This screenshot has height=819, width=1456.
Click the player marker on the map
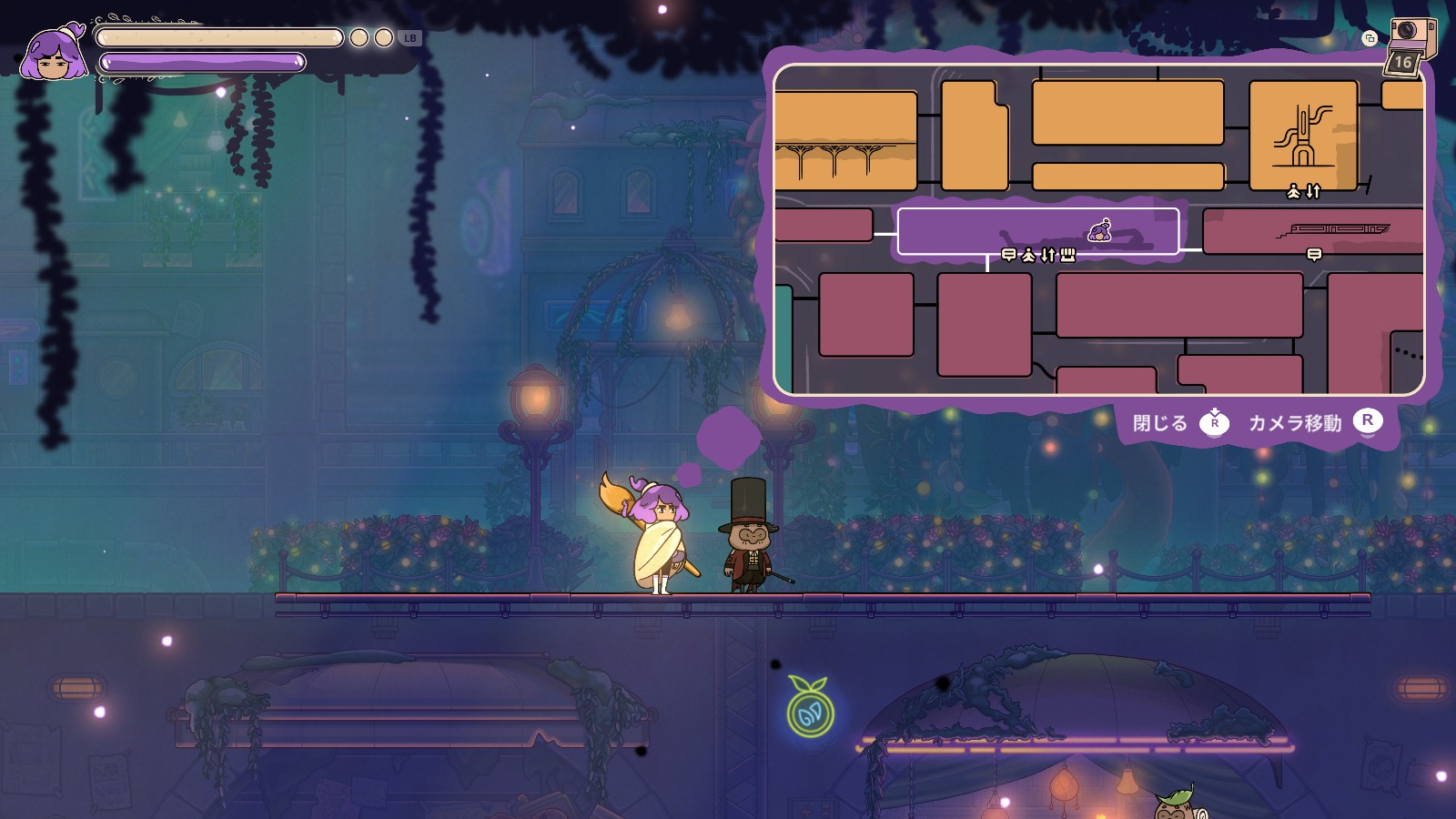[1100, 230]
